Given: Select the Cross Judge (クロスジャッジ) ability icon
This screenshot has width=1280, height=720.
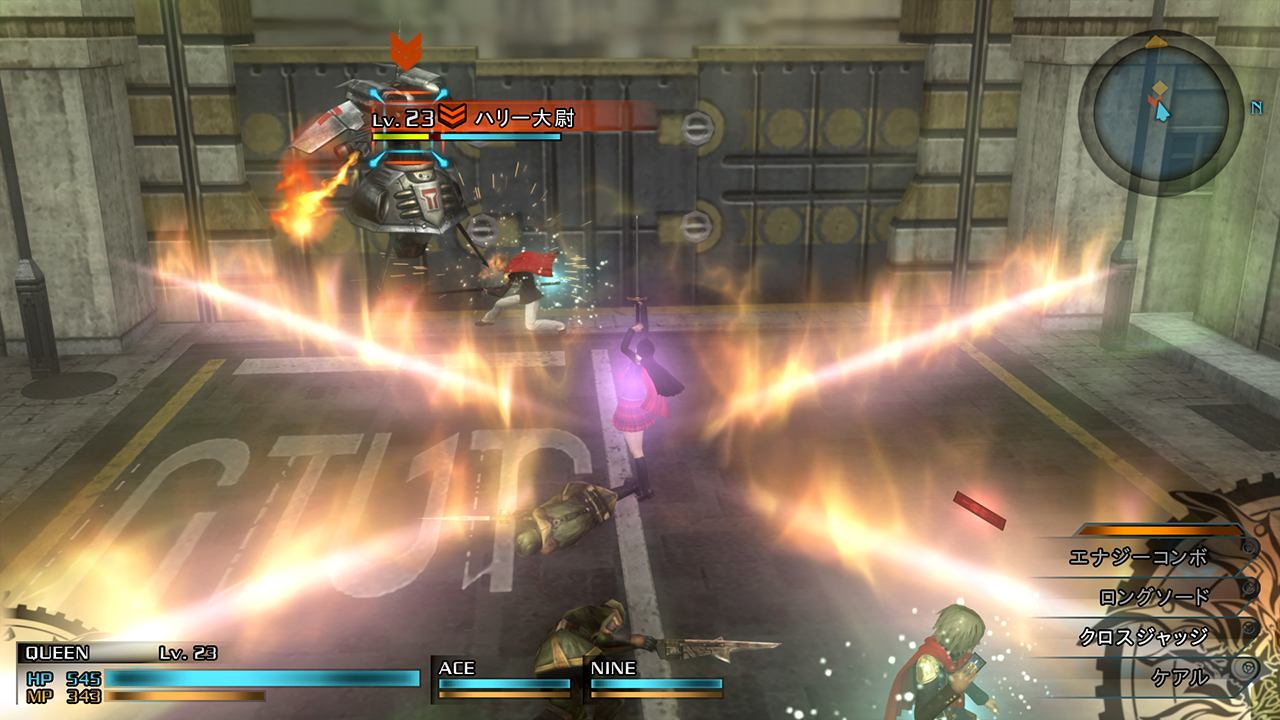Looking at the screenshot, I should click(x=1249, y=627).
